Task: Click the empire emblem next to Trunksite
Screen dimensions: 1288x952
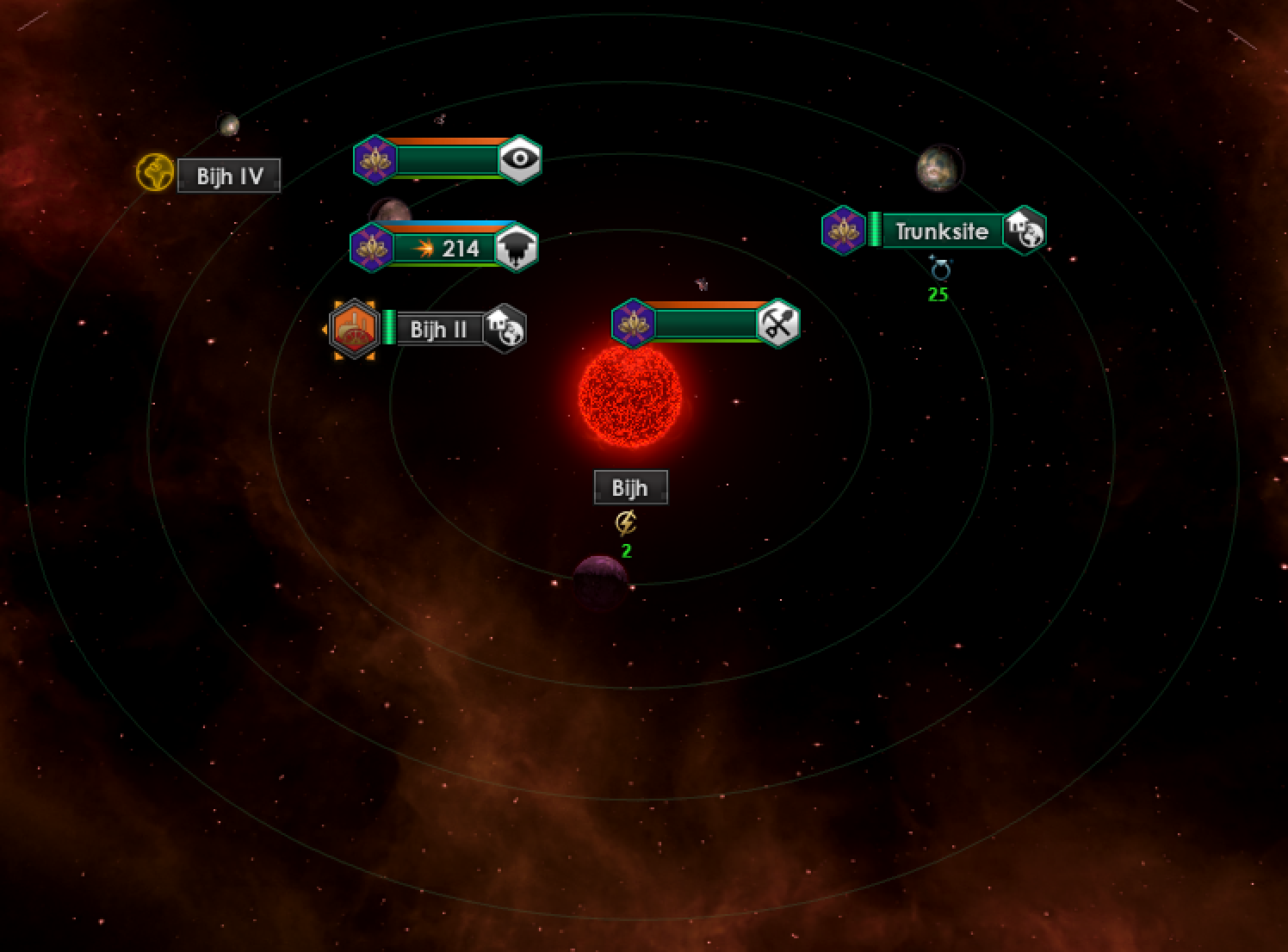Action: coord(844,230)
